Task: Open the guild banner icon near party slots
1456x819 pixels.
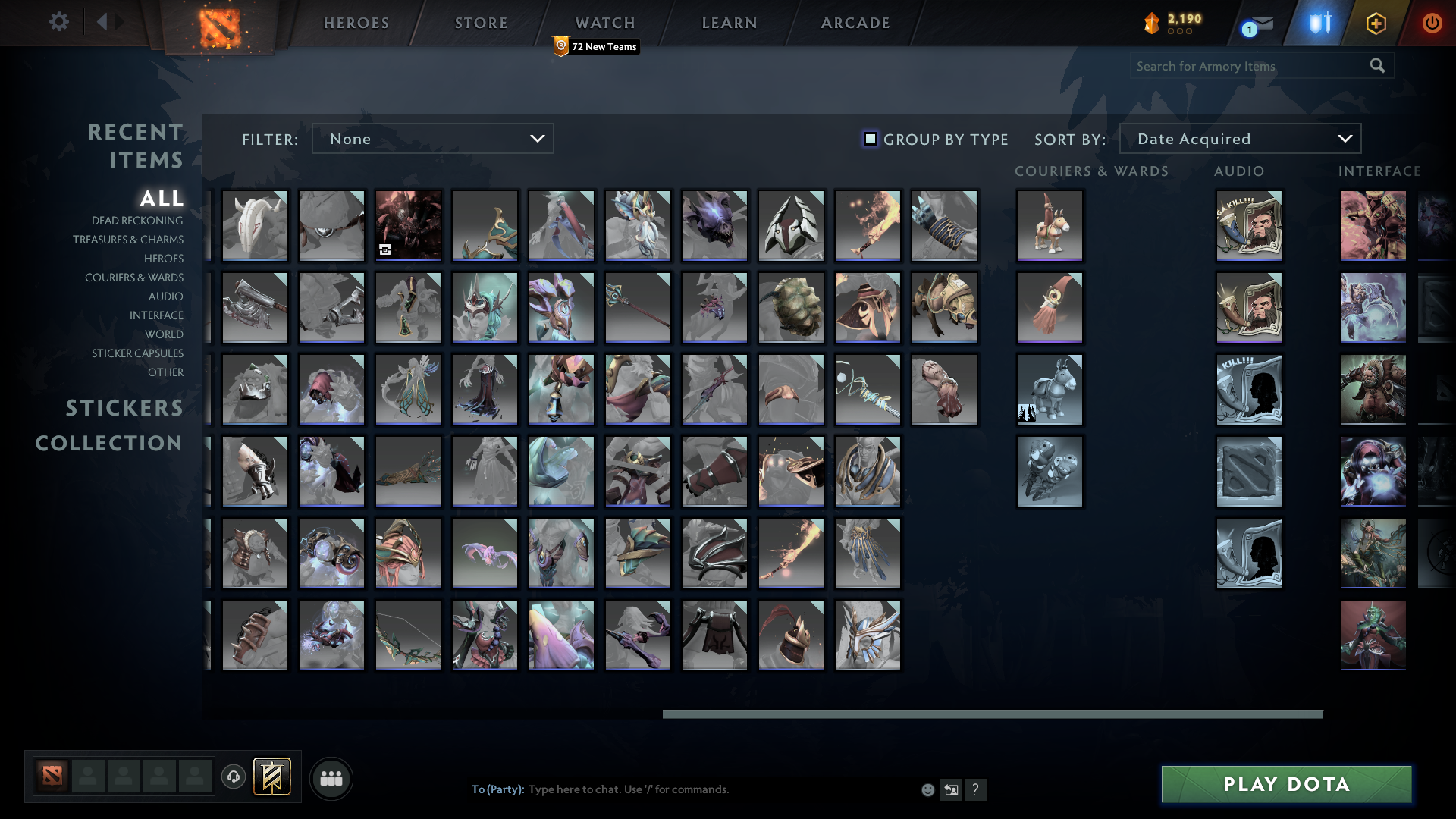Action: point(272,777)
